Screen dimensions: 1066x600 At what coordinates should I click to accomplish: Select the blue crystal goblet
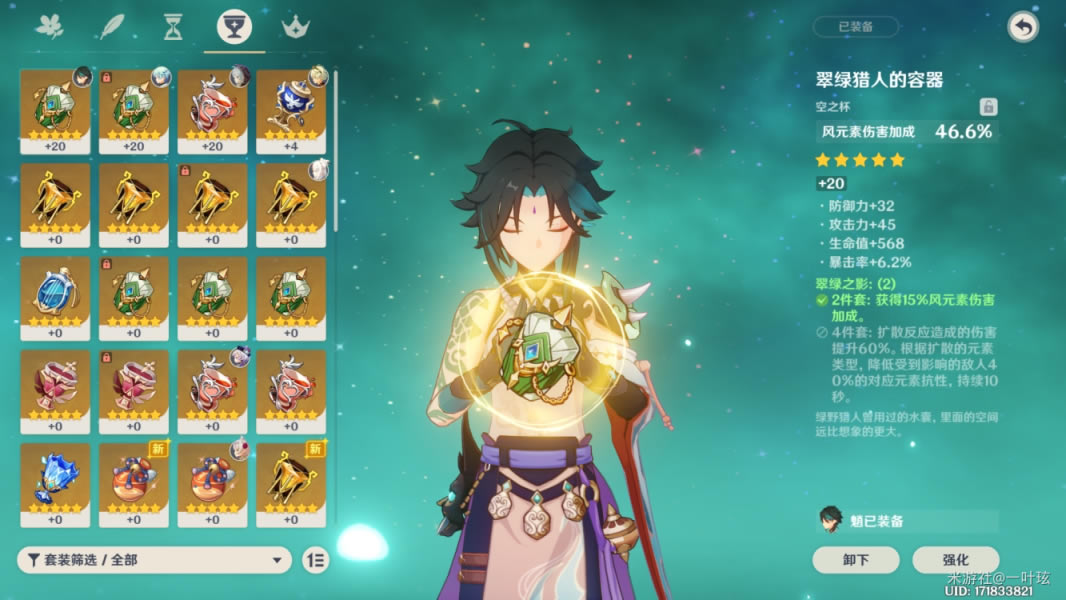click(x=55, y=485)
